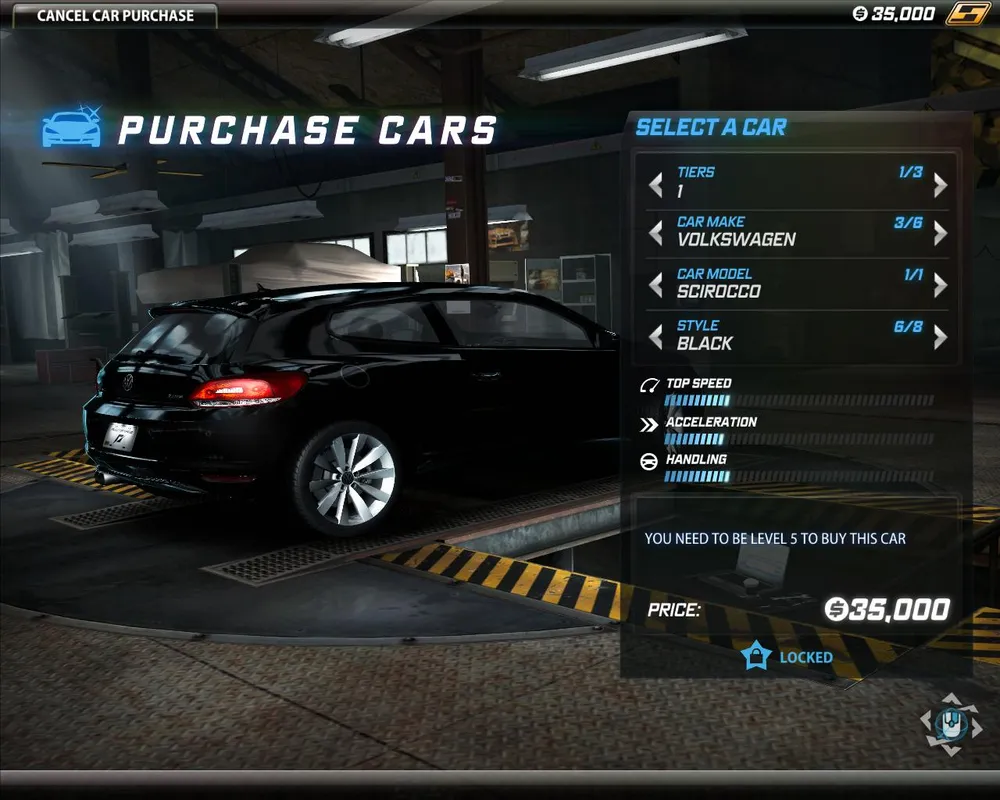The width and height of the screenshot is (1000, 800).
Task: Select the previous tier with left arrow
Action: click(656, 185)
